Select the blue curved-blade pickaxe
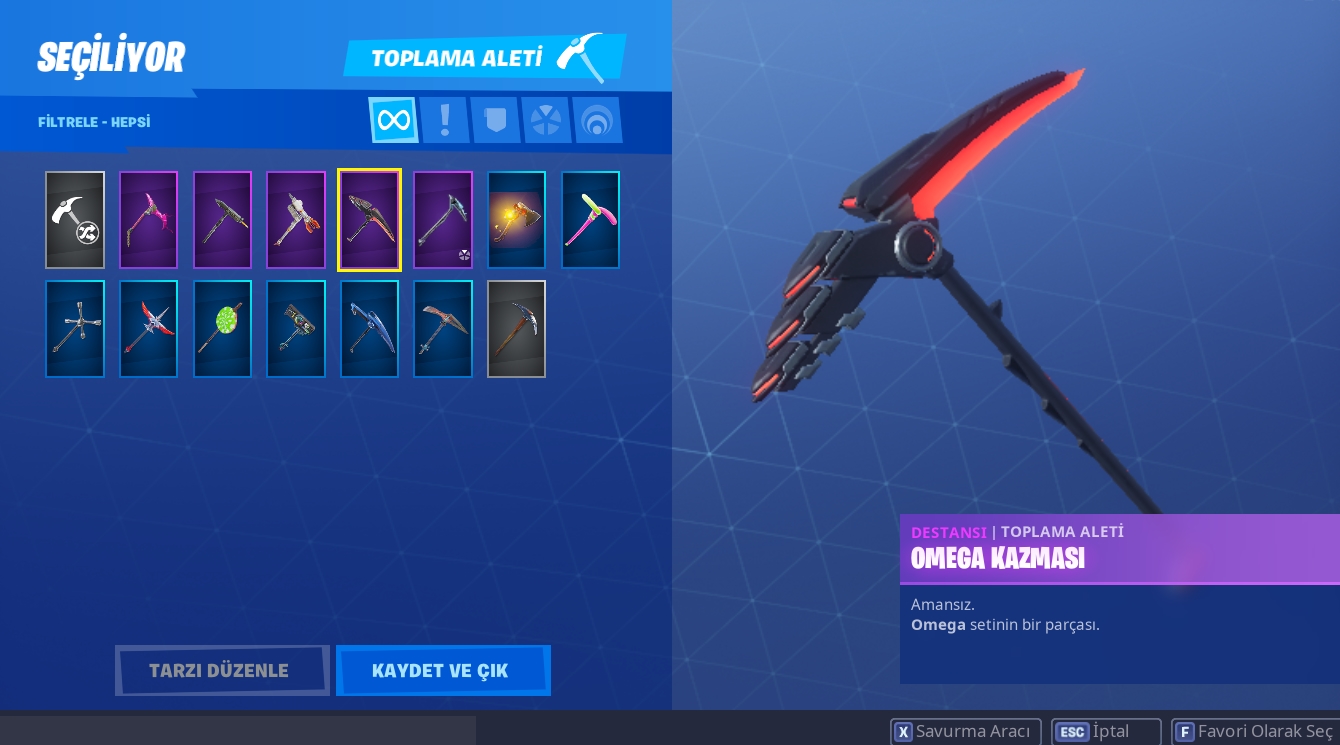Image resolution: width=1340 pixels, height=745 pixels. click(x=369, y=329)
